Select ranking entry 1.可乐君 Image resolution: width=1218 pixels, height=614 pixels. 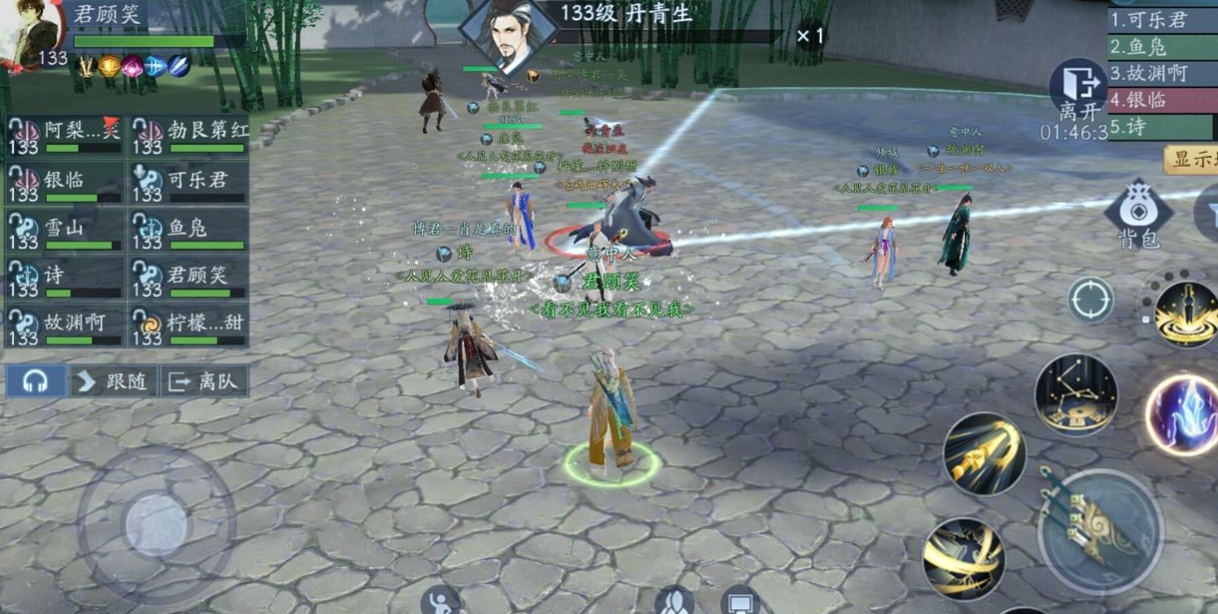pos(1162,19)
